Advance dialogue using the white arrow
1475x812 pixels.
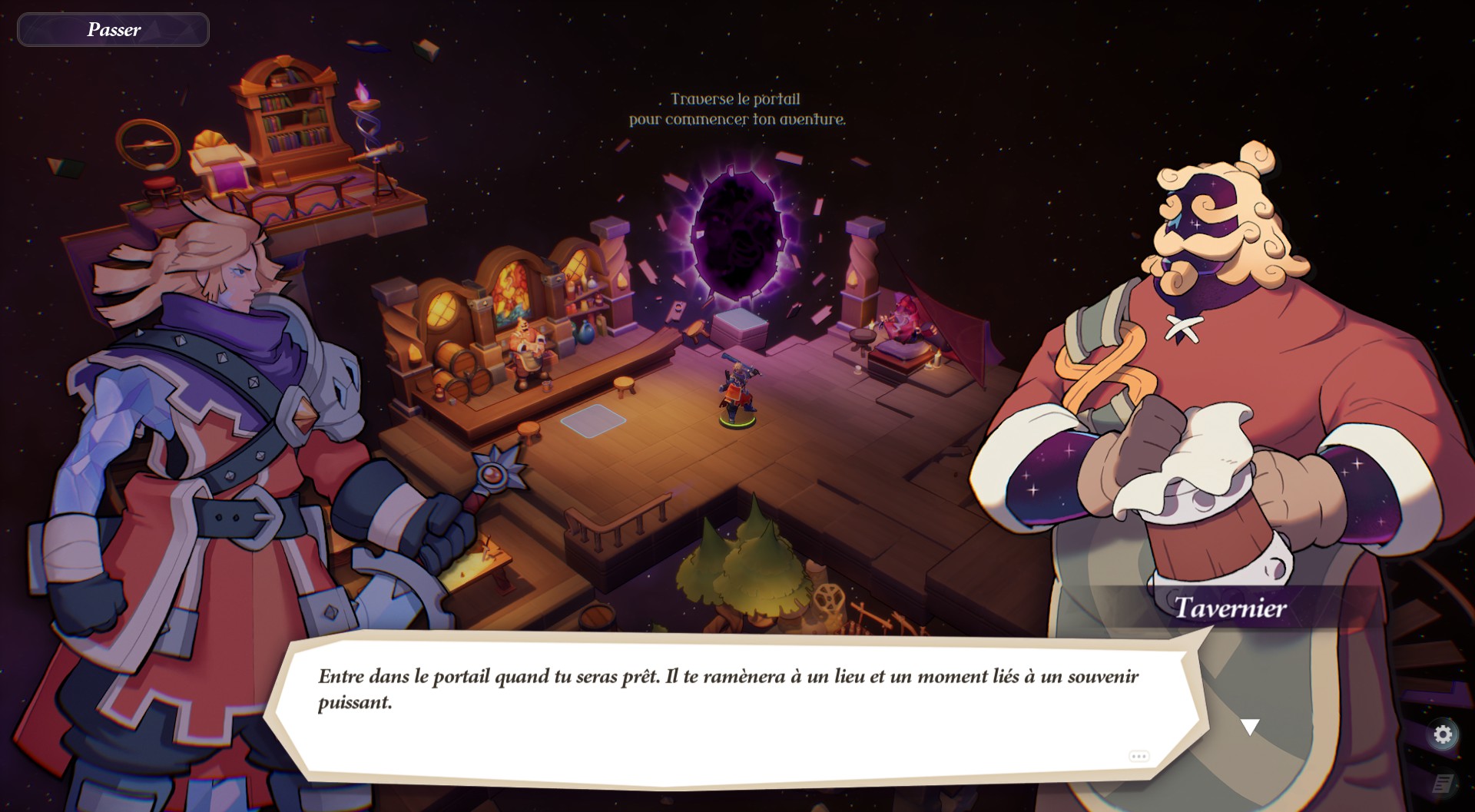[x=1250, y=727]
